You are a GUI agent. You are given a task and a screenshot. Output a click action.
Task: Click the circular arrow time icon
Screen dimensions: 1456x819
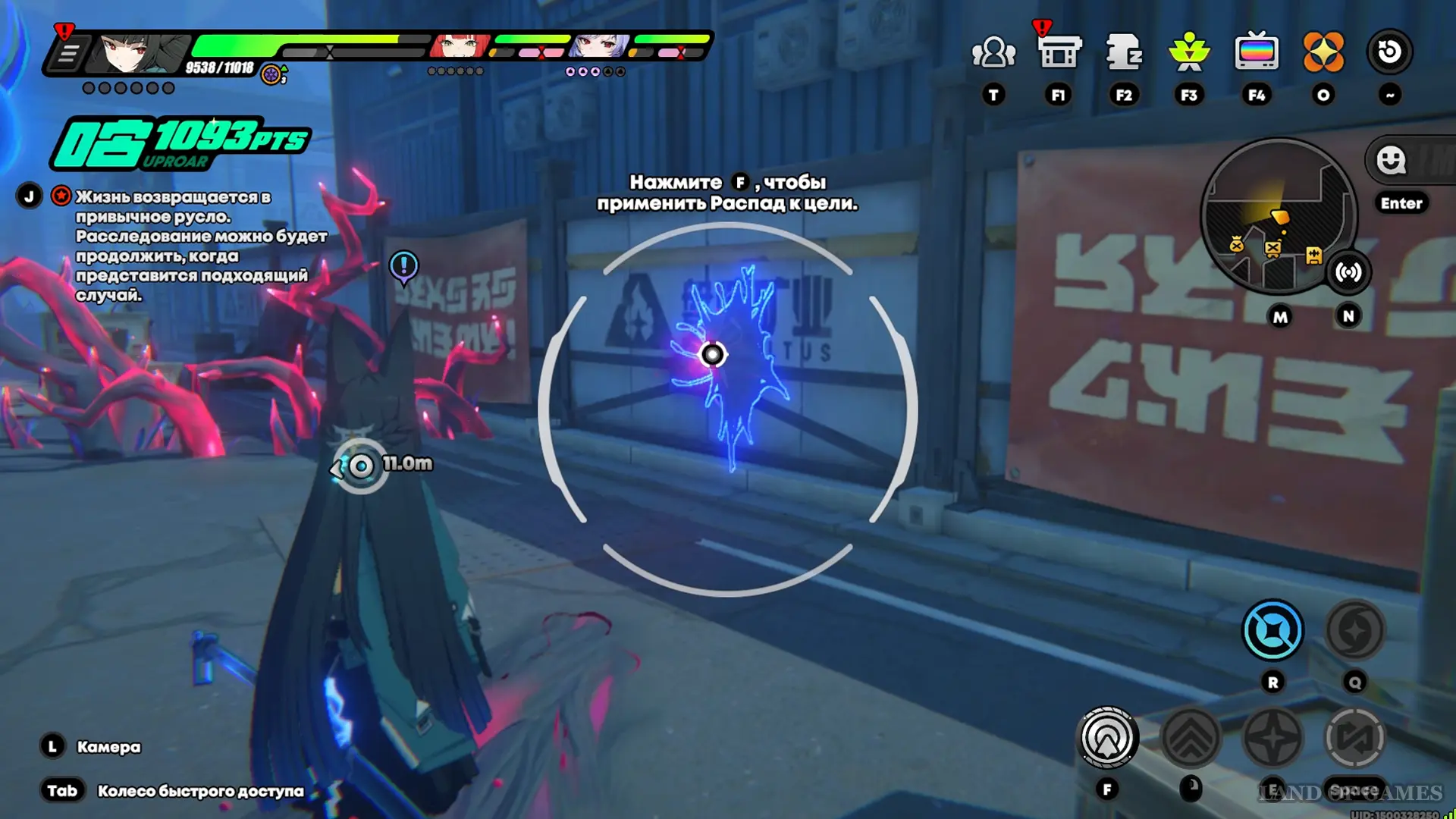(x=1389, y=52)
